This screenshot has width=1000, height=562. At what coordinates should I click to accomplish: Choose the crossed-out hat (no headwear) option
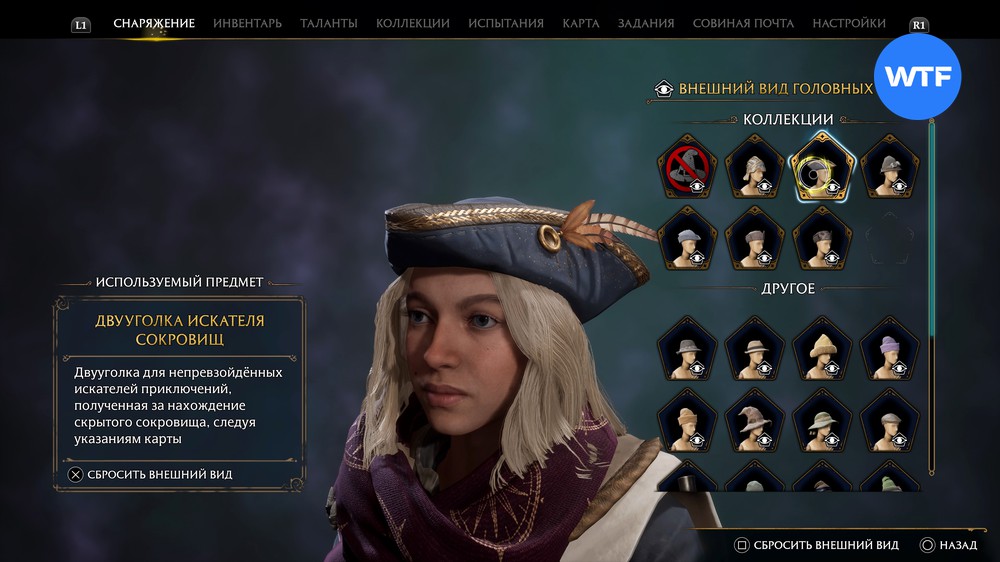pos(687,167)
